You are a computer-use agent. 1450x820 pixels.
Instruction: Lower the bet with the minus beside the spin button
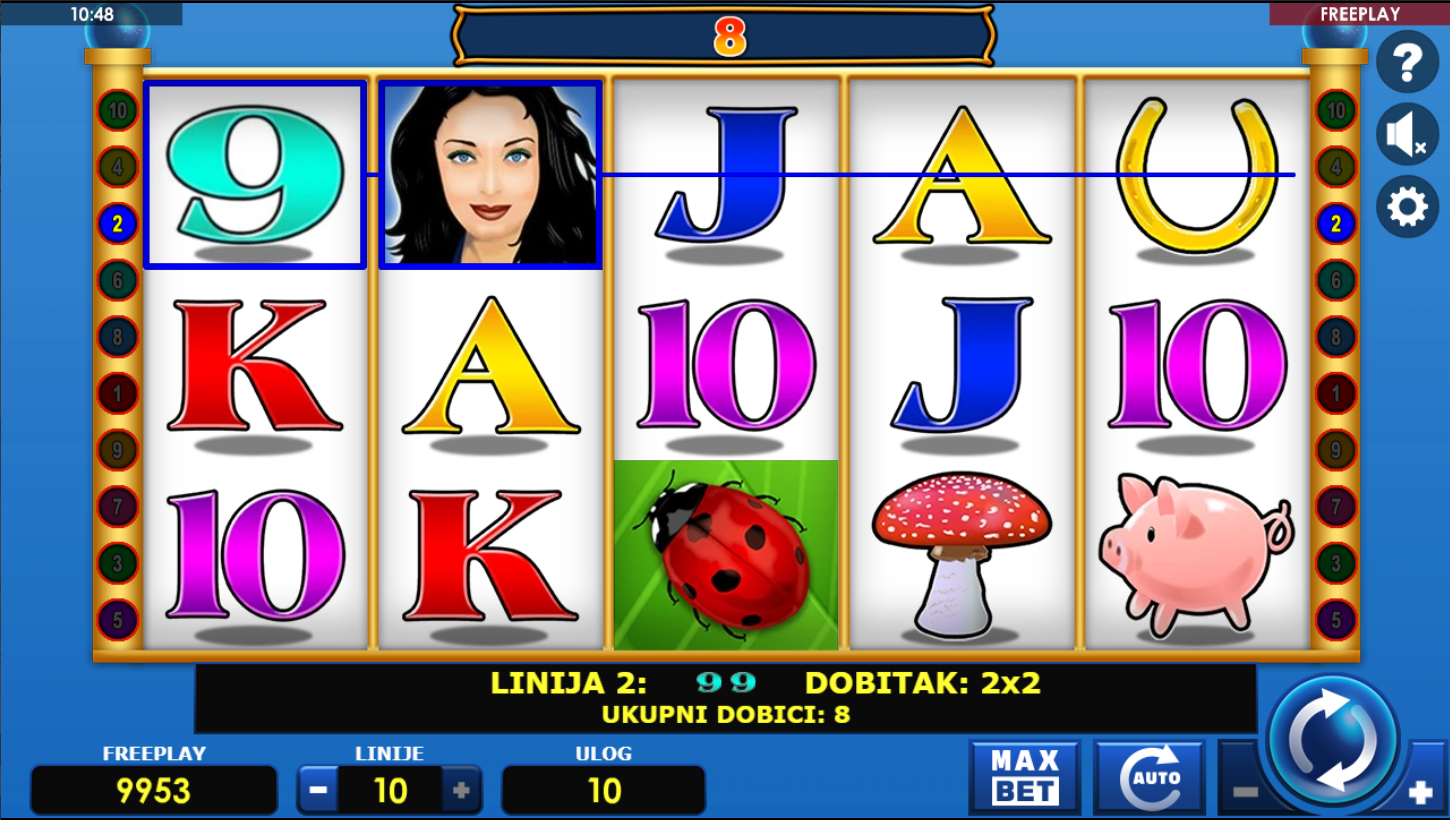click(x=1243, y=791)
